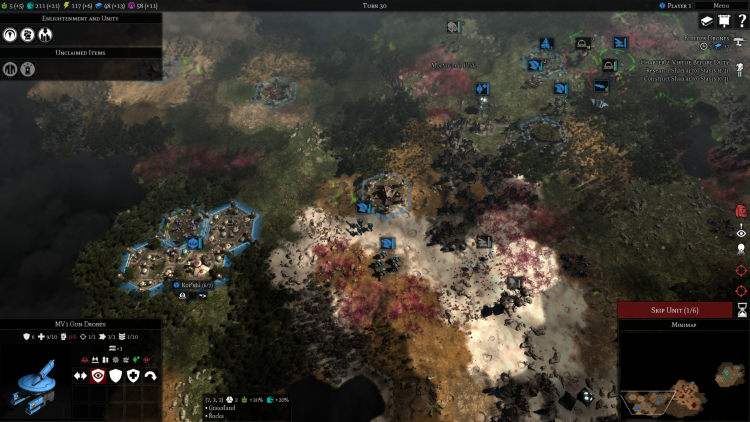End turn with the hourglass icon
This screenshot has height=422, width=750.
coord(741,311)
